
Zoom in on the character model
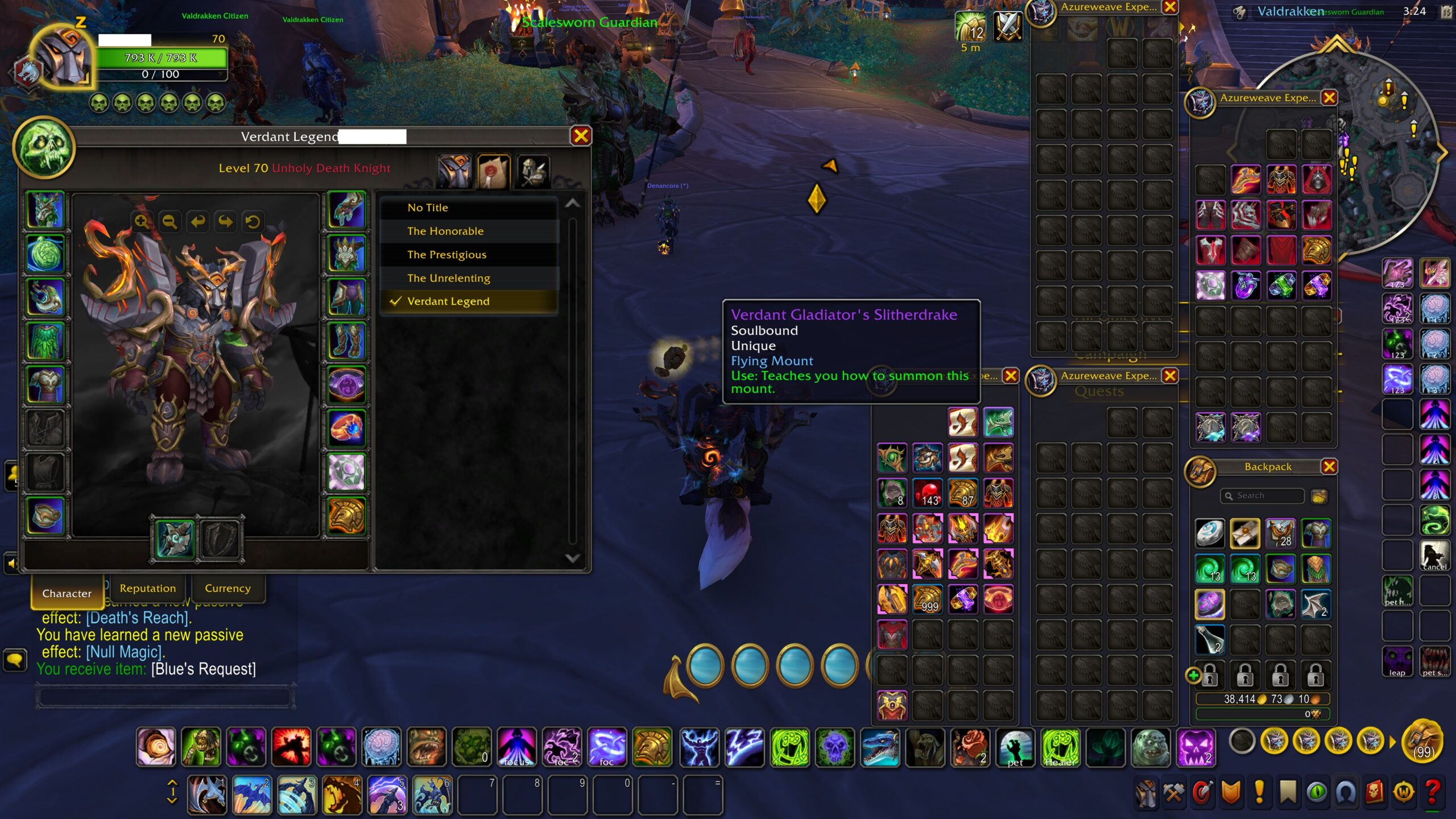142,221
